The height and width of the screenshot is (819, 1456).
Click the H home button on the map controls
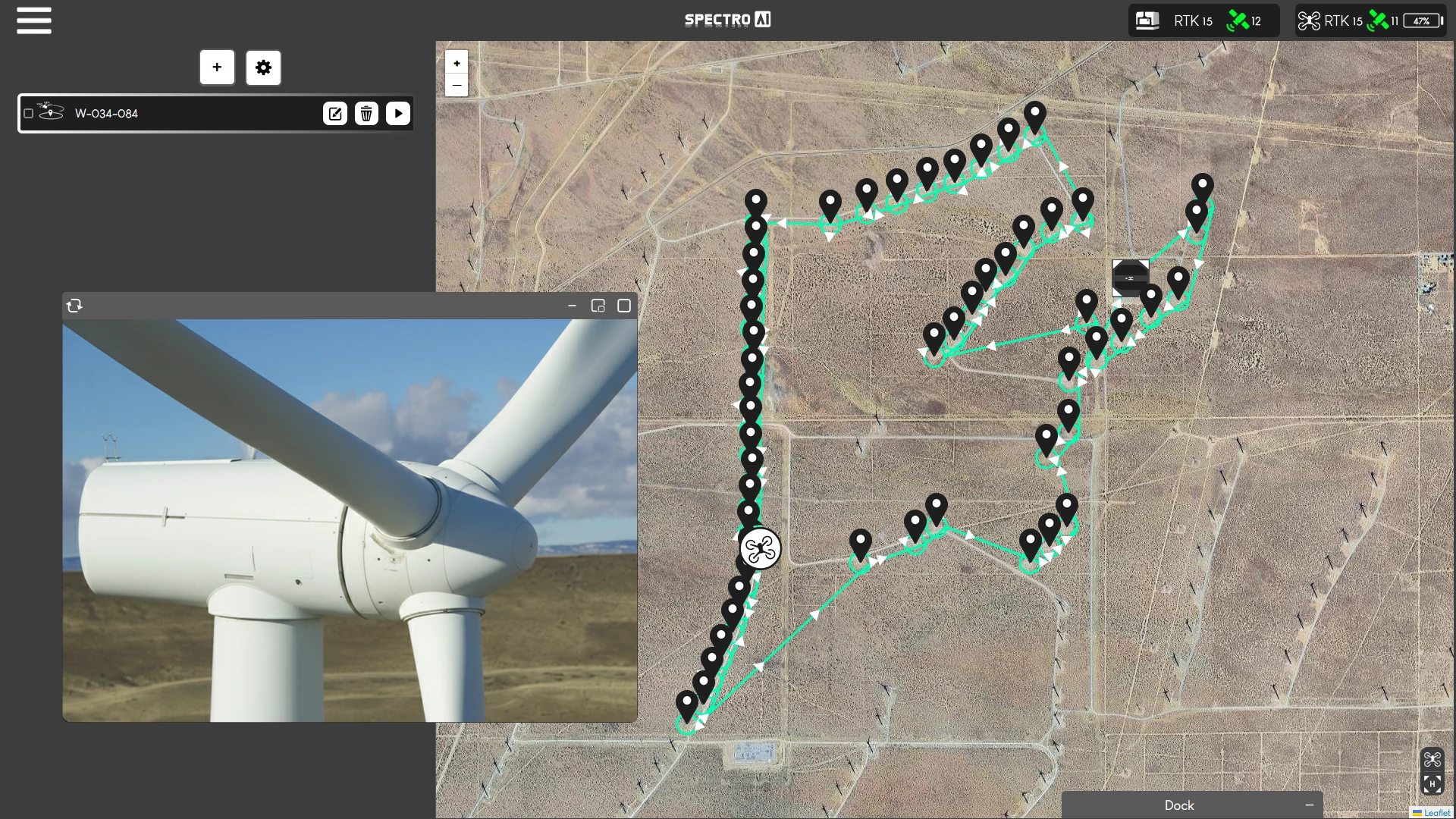tap(1432, 786)
